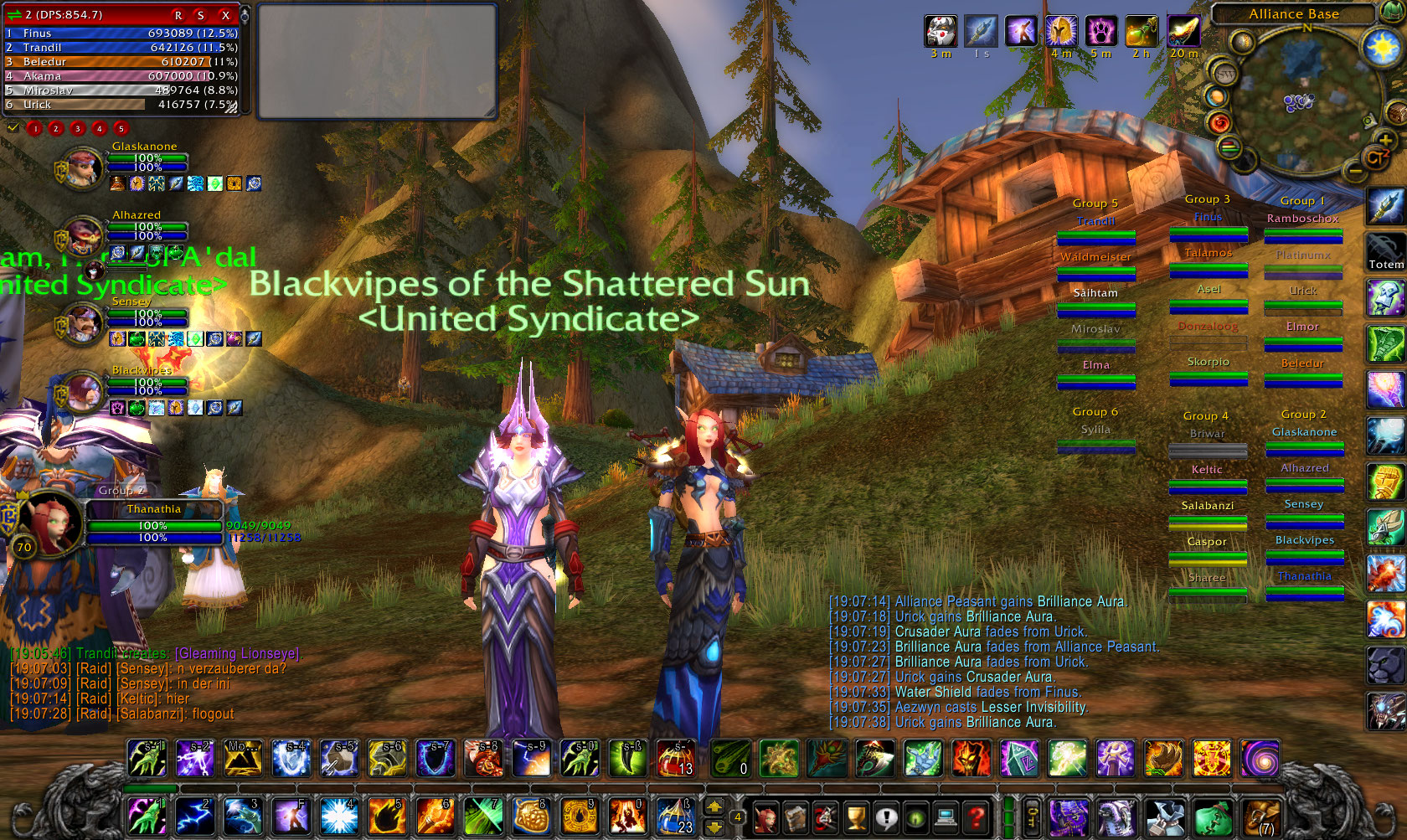
Task: Zoom in the minimap with plus button
Action: tap(1385, 140)
